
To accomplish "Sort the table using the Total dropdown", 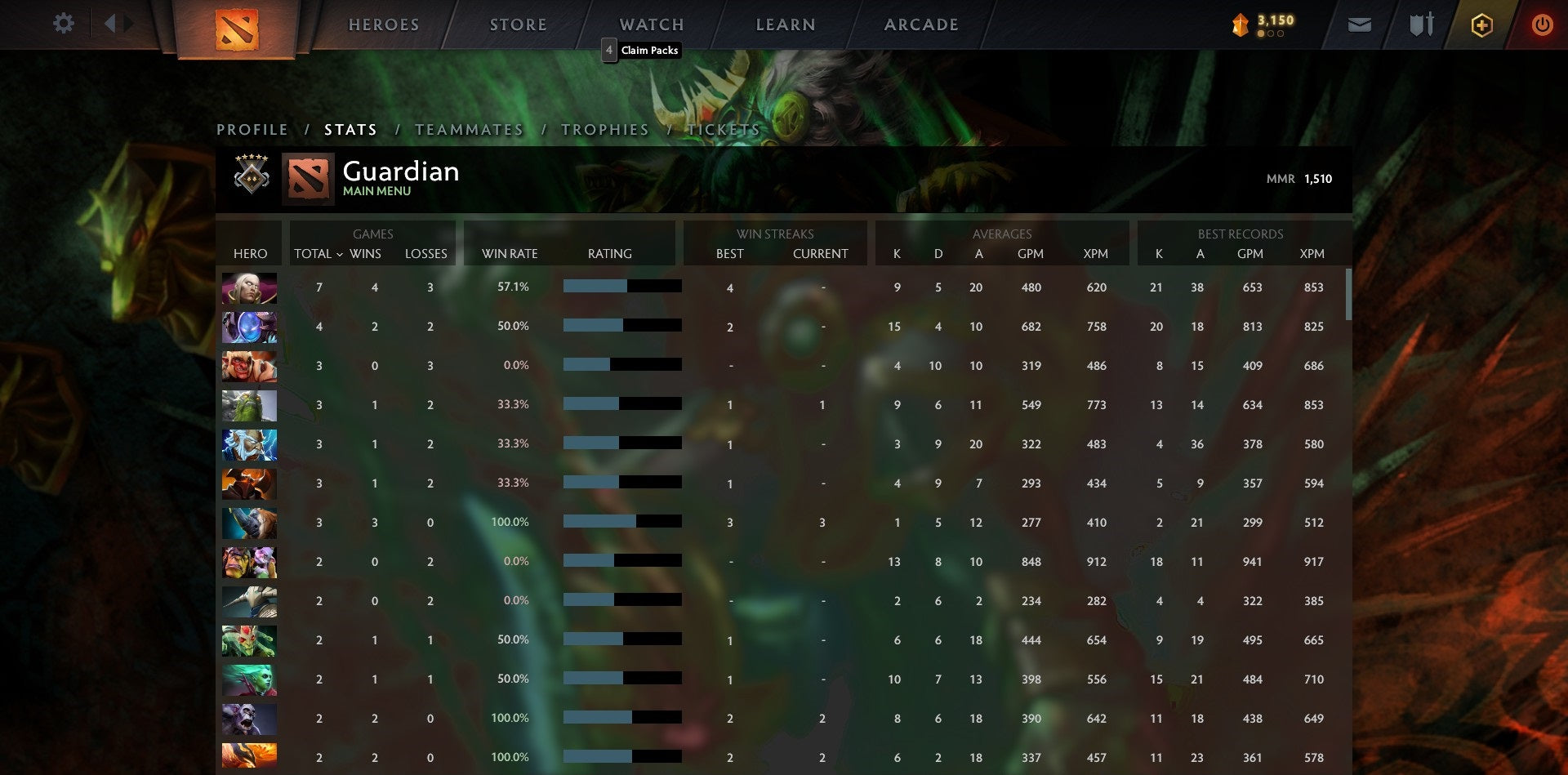I will click(x=318, y=254).
